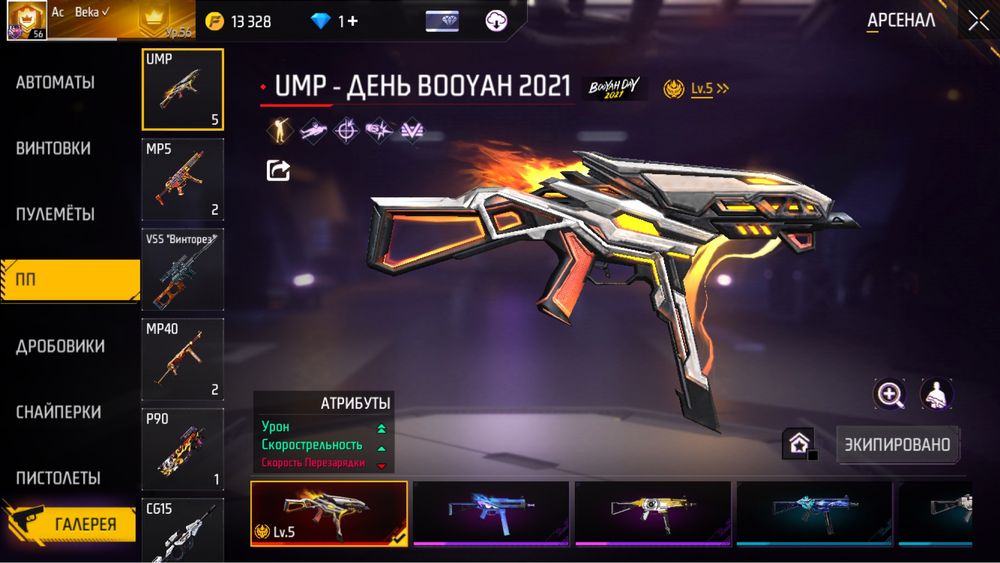Choose the yellow UMP skin thumbnail

pos(653,513)
